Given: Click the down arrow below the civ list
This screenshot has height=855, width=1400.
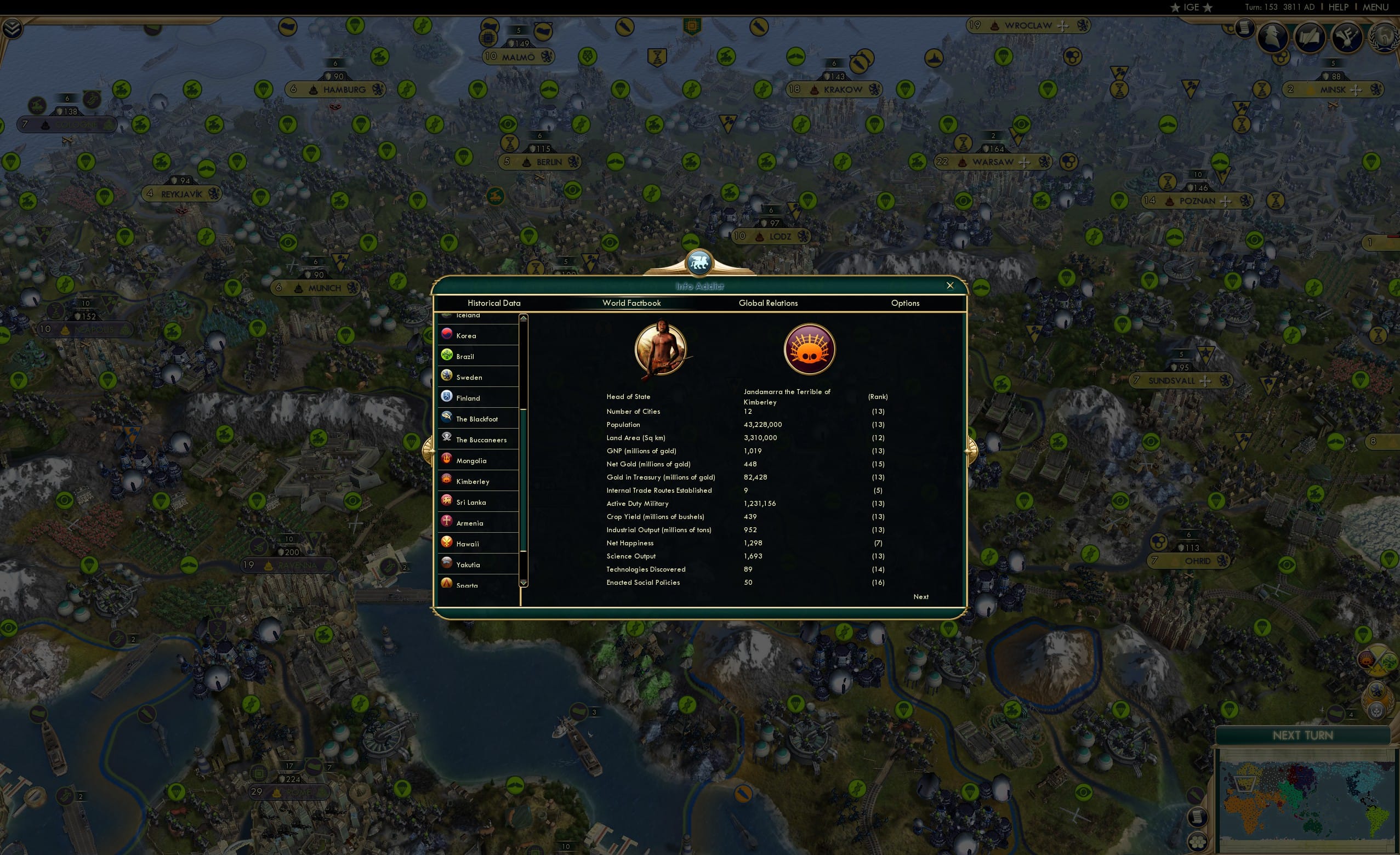Looking at the screenshot, I should (x=523, y=584).
